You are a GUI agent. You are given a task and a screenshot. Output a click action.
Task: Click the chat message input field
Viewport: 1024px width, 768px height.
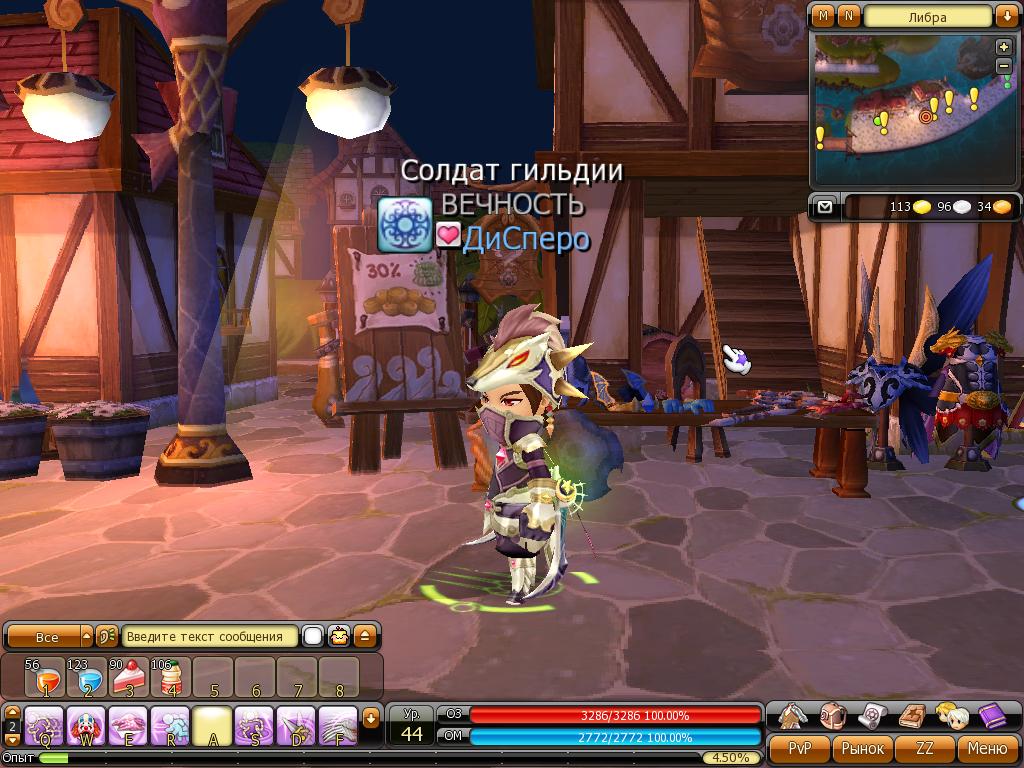(x=211, y=636)
